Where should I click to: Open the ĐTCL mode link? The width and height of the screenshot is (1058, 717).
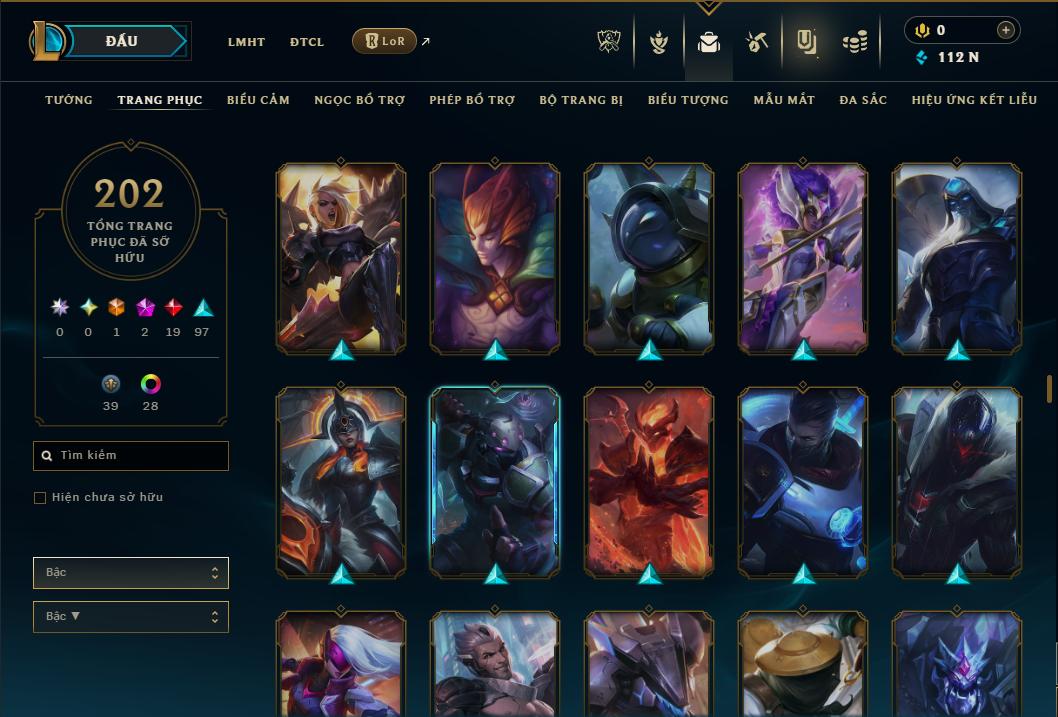(307, 42)
